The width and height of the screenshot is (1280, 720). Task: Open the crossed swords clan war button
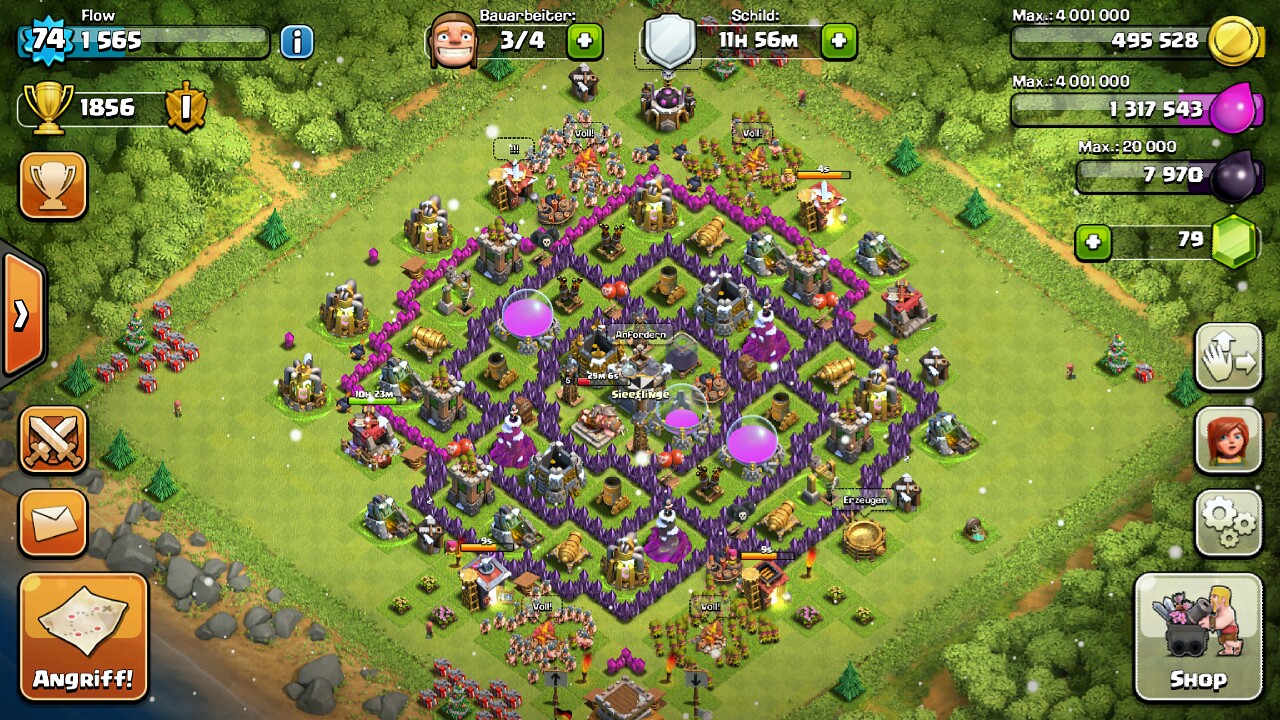point(53,440)
